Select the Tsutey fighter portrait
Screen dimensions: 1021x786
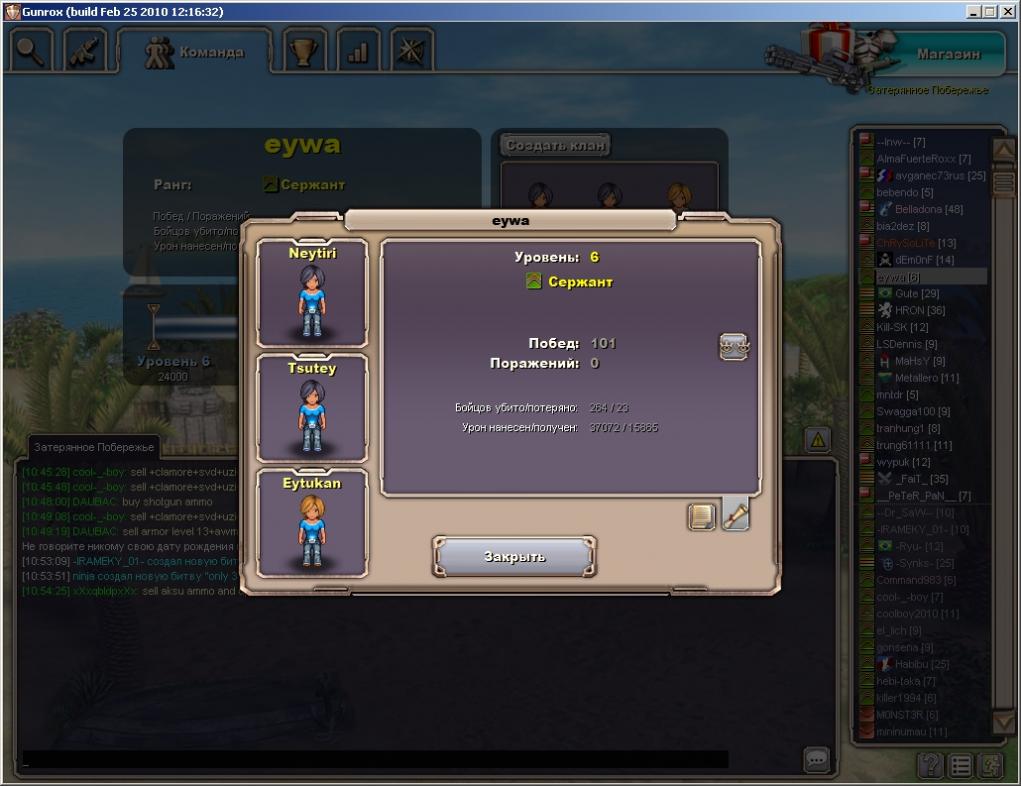pos(312,408)
